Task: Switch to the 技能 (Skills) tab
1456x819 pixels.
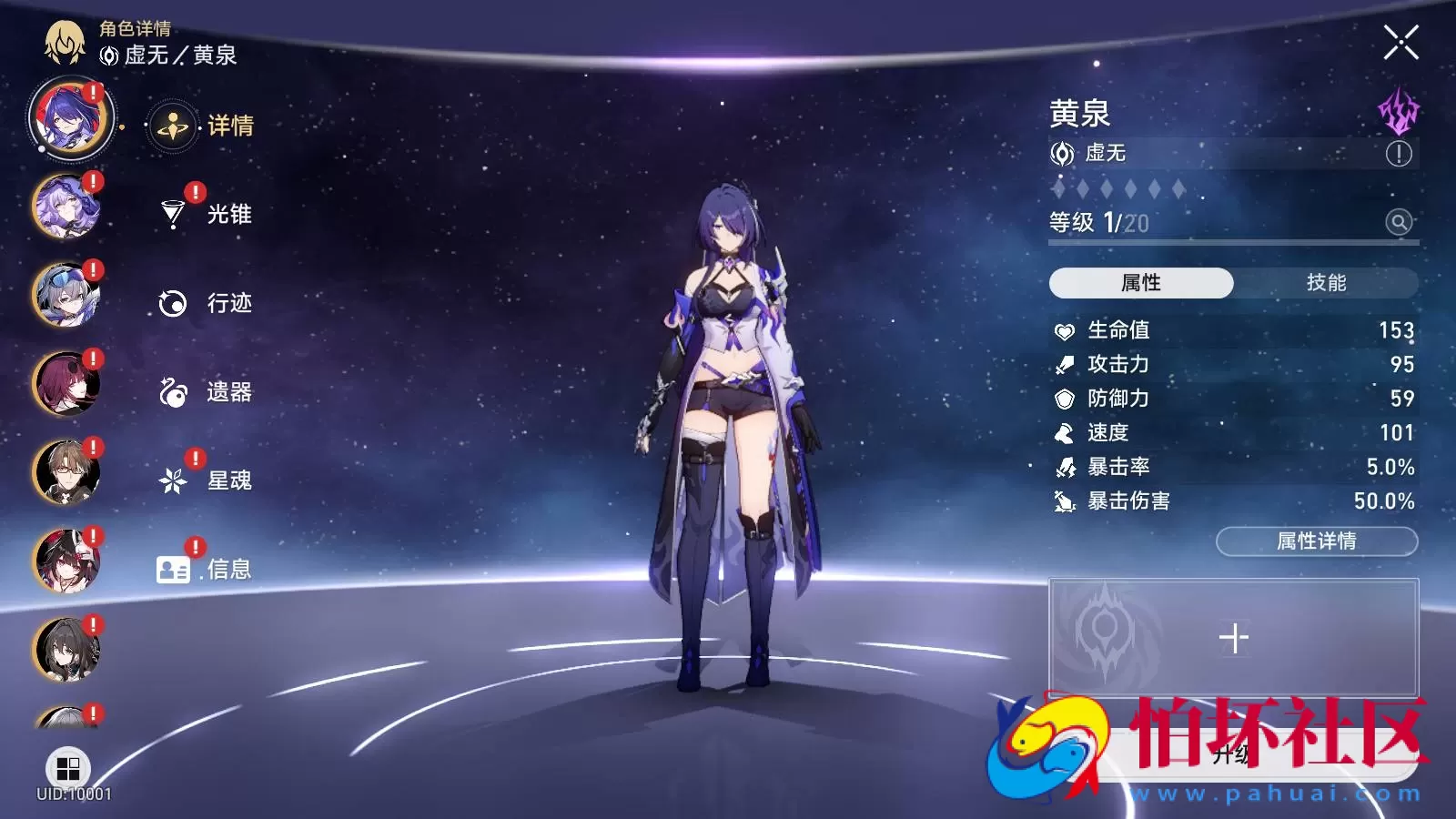Action: [x=1329, y=283]
